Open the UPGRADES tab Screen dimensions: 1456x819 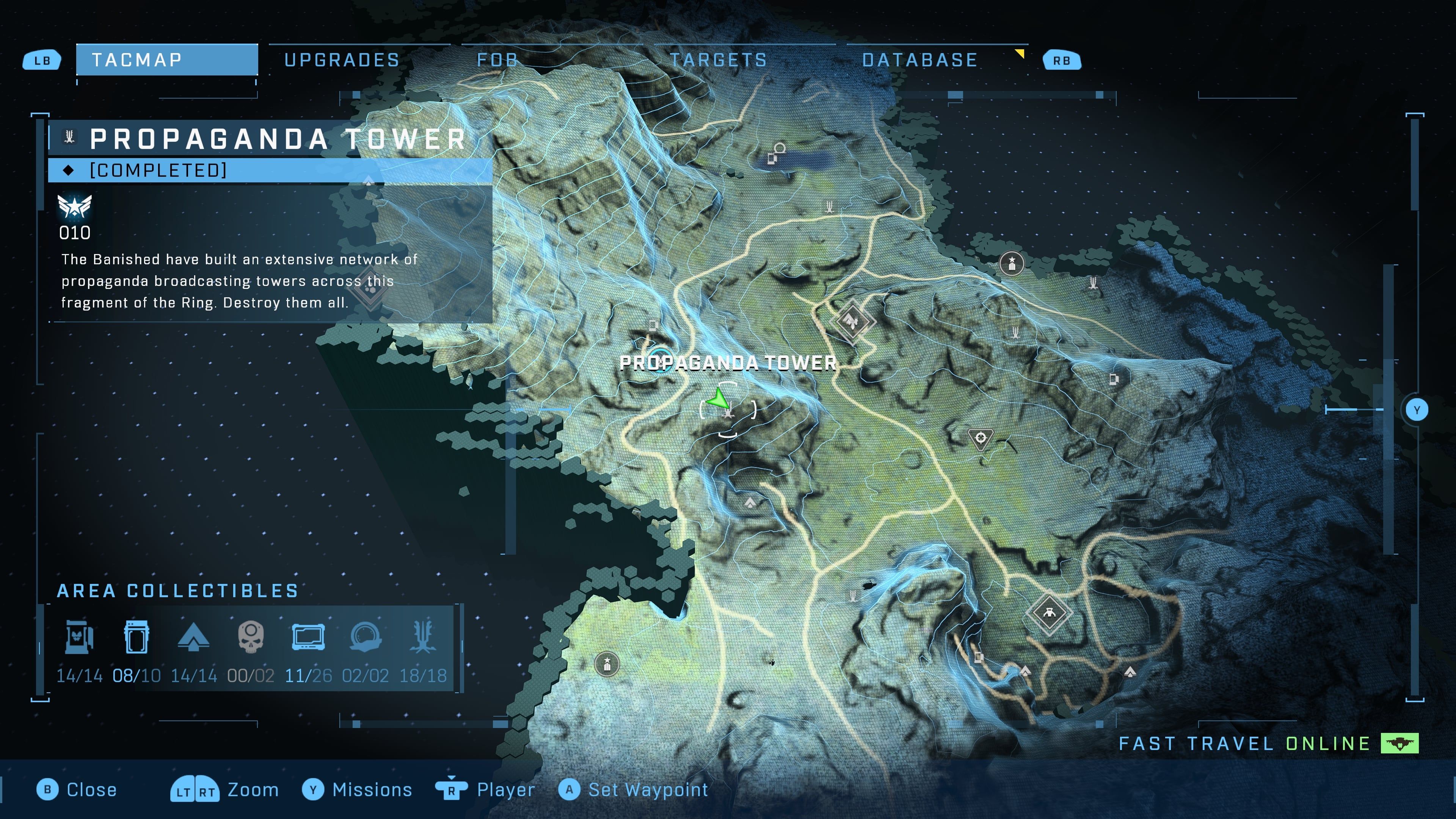(x=342, y=60)
